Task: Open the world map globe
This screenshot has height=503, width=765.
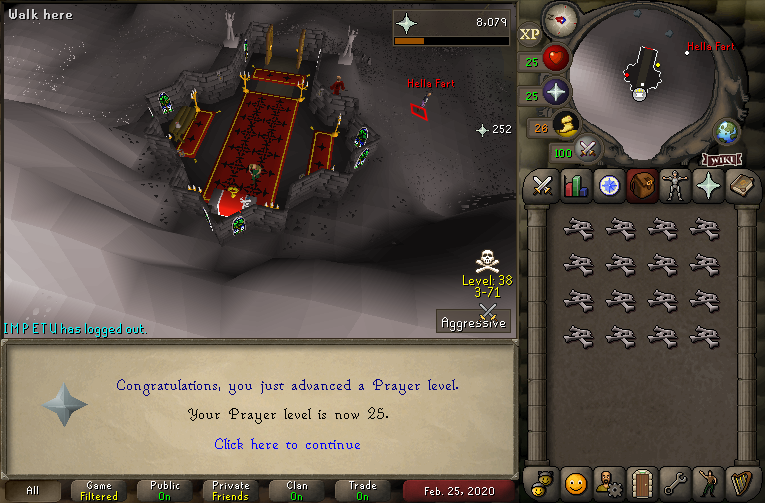Action: [726, 132]
